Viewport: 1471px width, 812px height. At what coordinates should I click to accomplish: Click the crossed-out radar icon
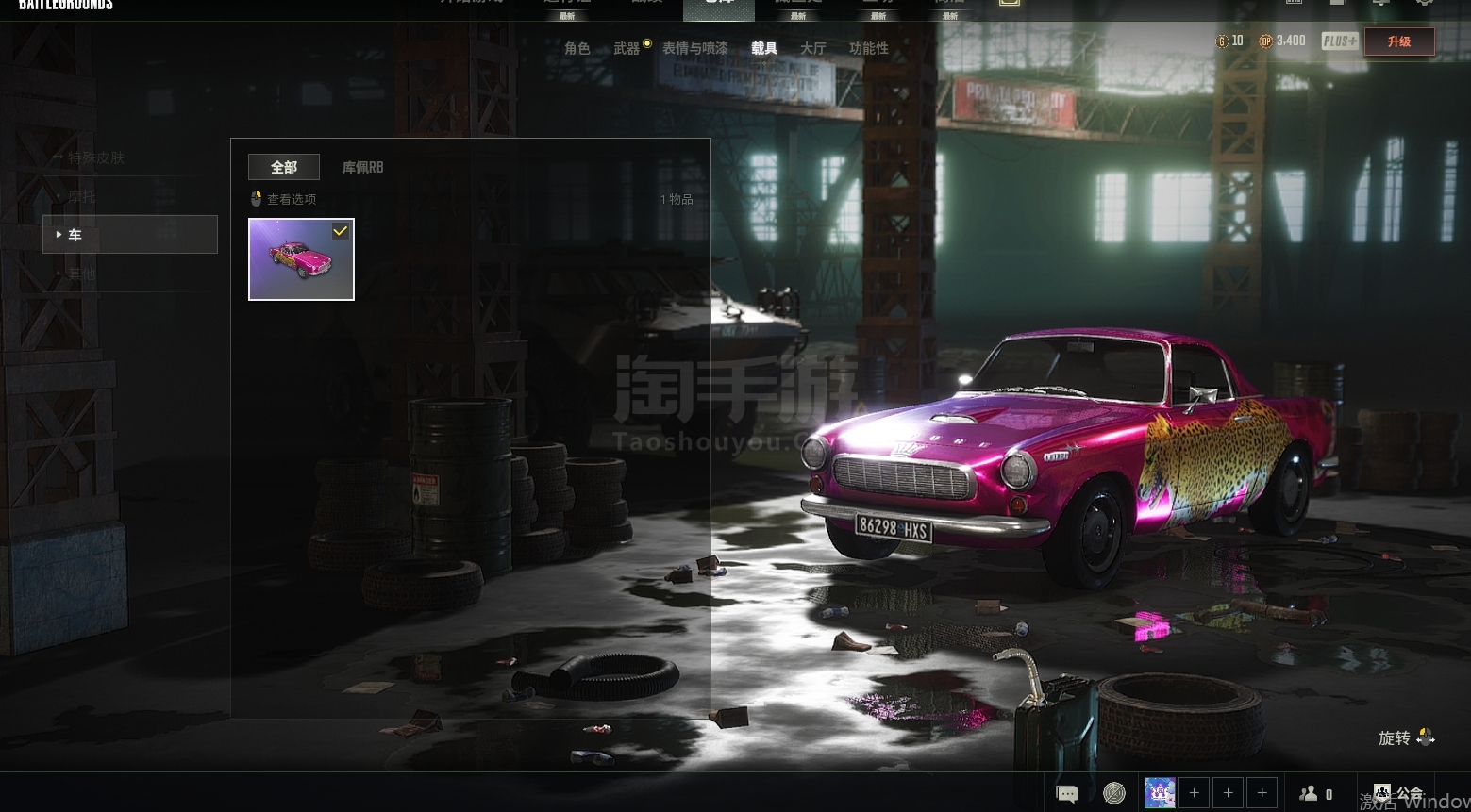coord(1113,794)
